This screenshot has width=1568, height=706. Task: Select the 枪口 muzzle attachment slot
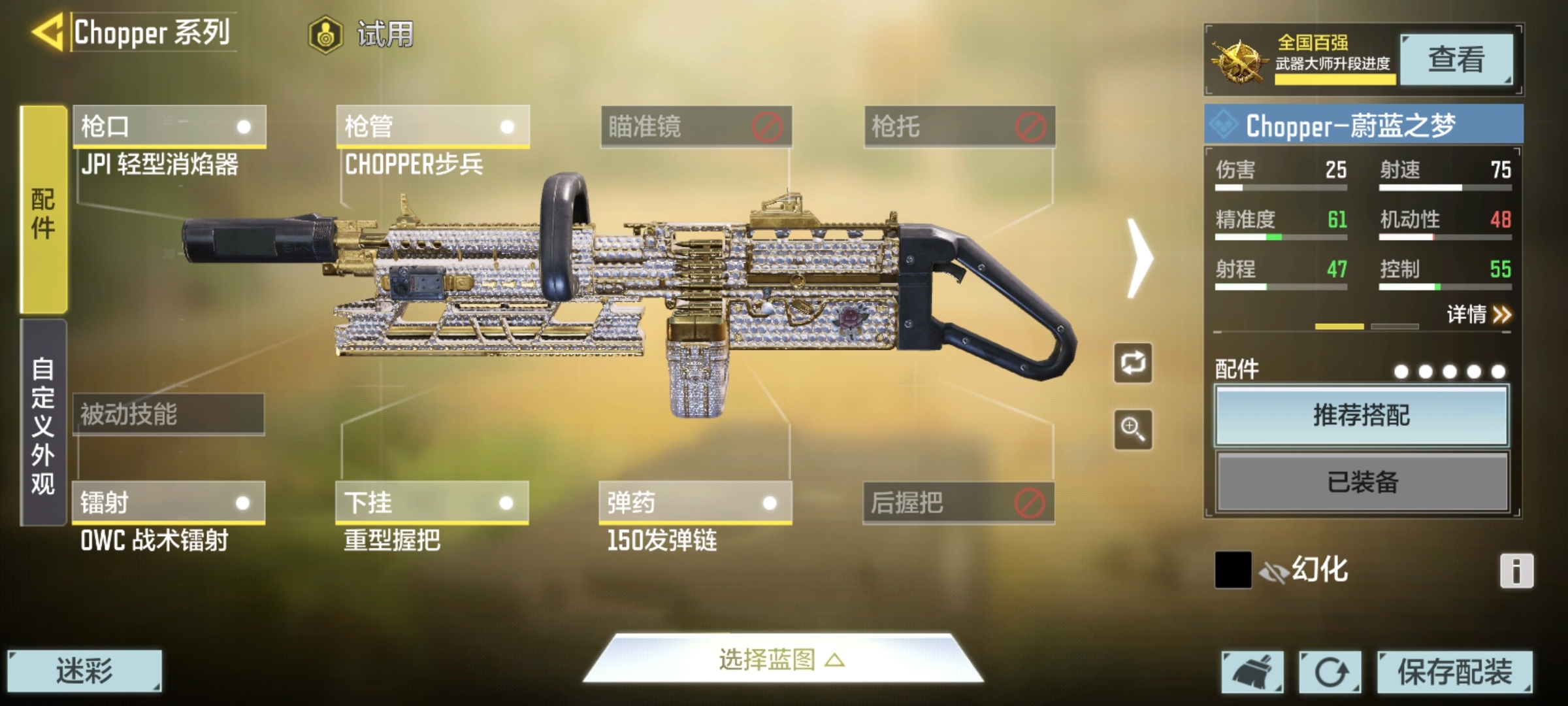tap(169, 126)
